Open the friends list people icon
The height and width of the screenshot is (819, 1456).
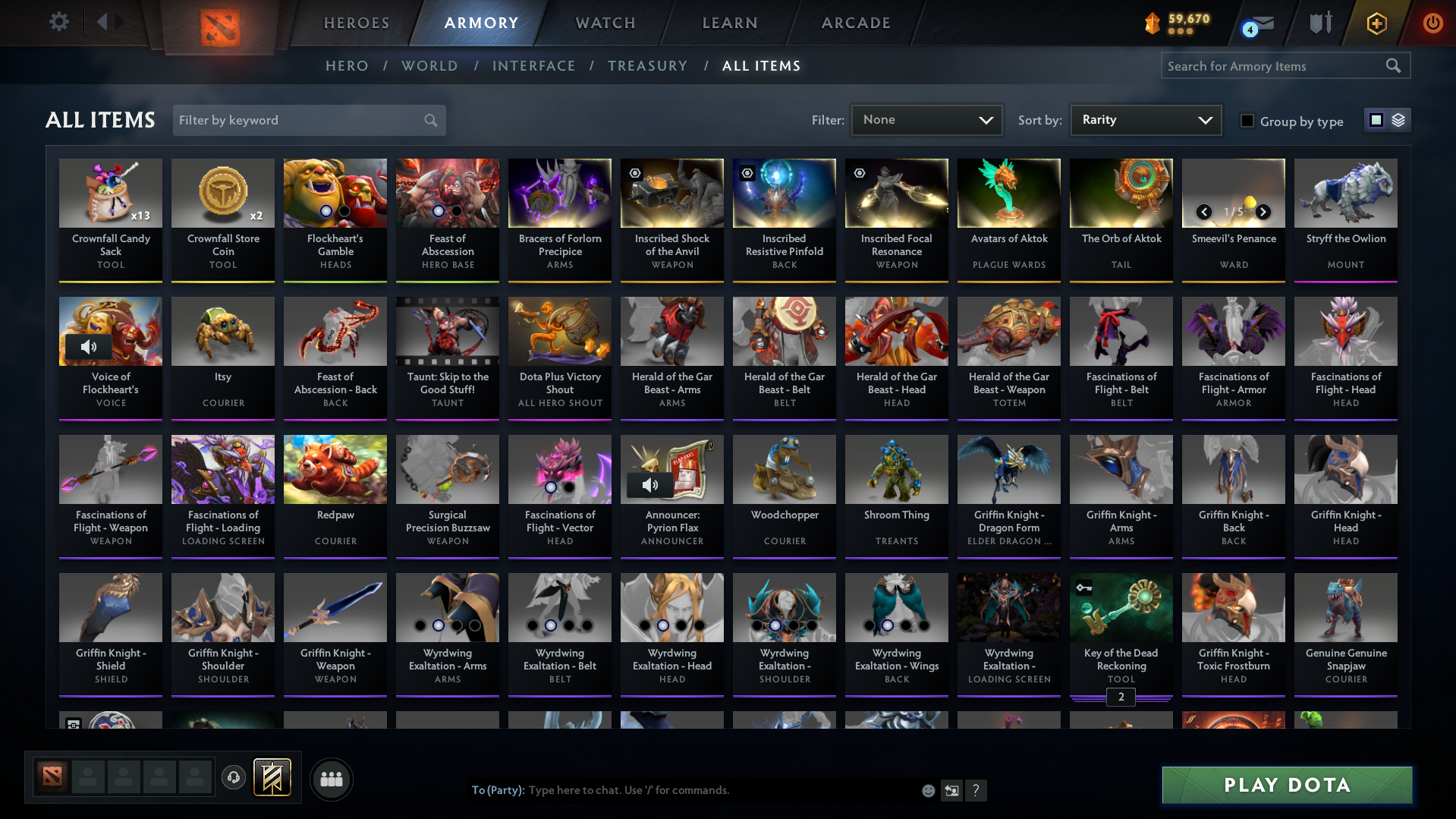pyautogui.click(x=331, y=778)
